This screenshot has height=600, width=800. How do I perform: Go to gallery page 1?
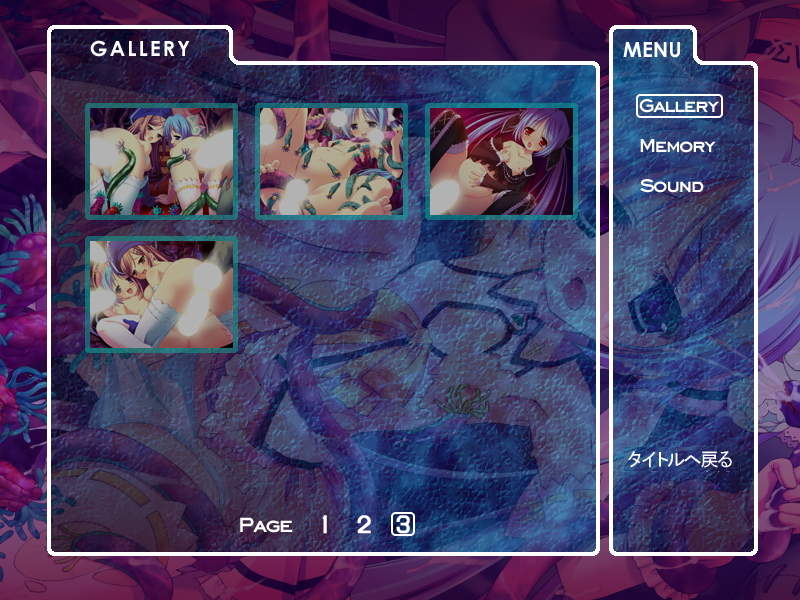[324, 524]
